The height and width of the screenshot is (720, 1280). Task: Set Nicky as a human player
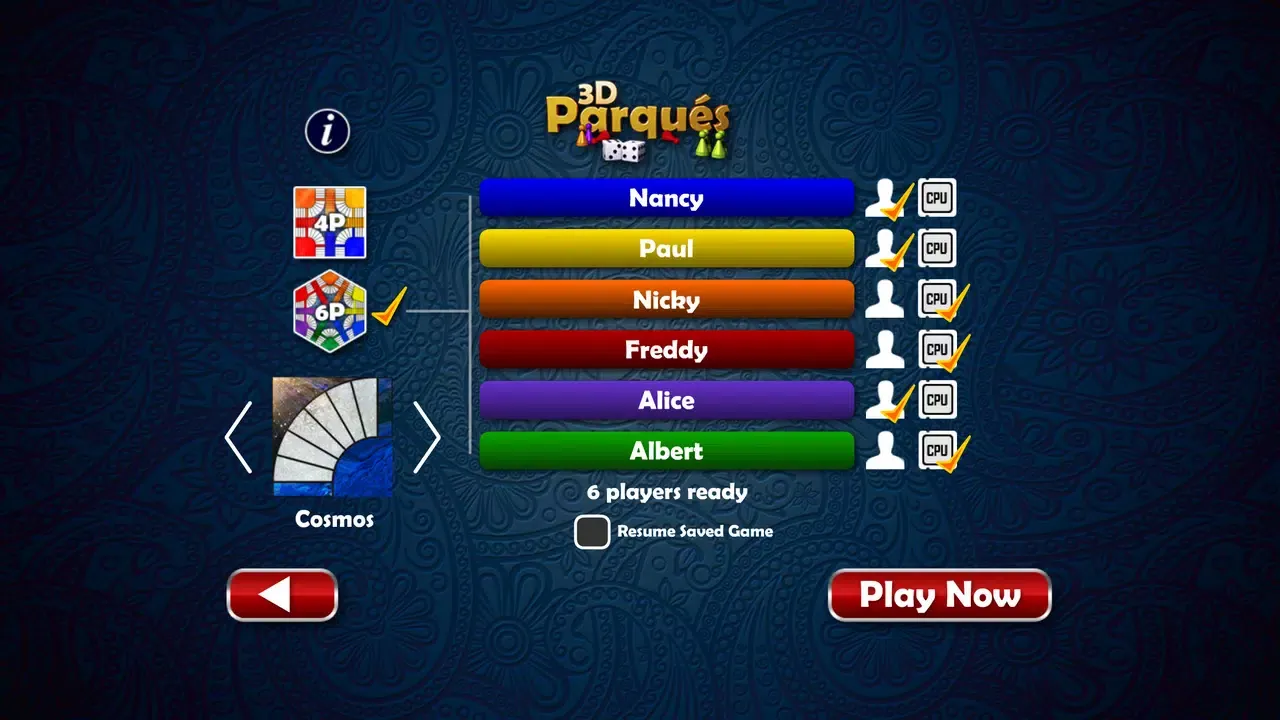[x=884, y=298]
